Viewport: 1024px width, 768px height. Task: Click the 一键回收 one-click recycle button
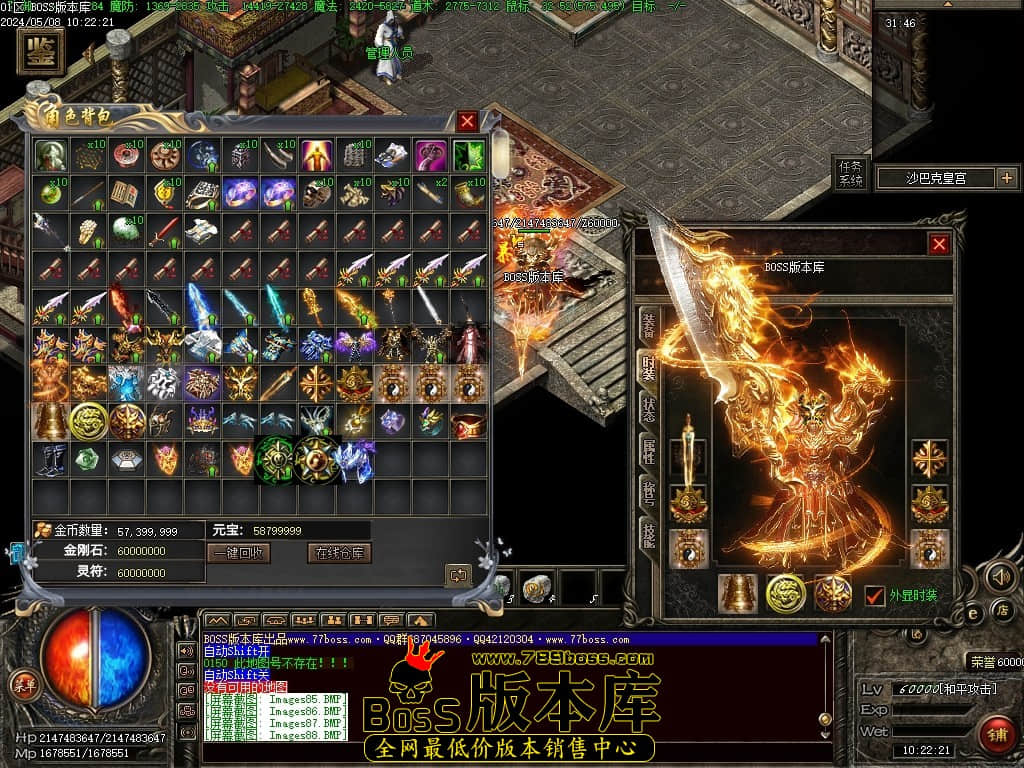coord(238,553)
